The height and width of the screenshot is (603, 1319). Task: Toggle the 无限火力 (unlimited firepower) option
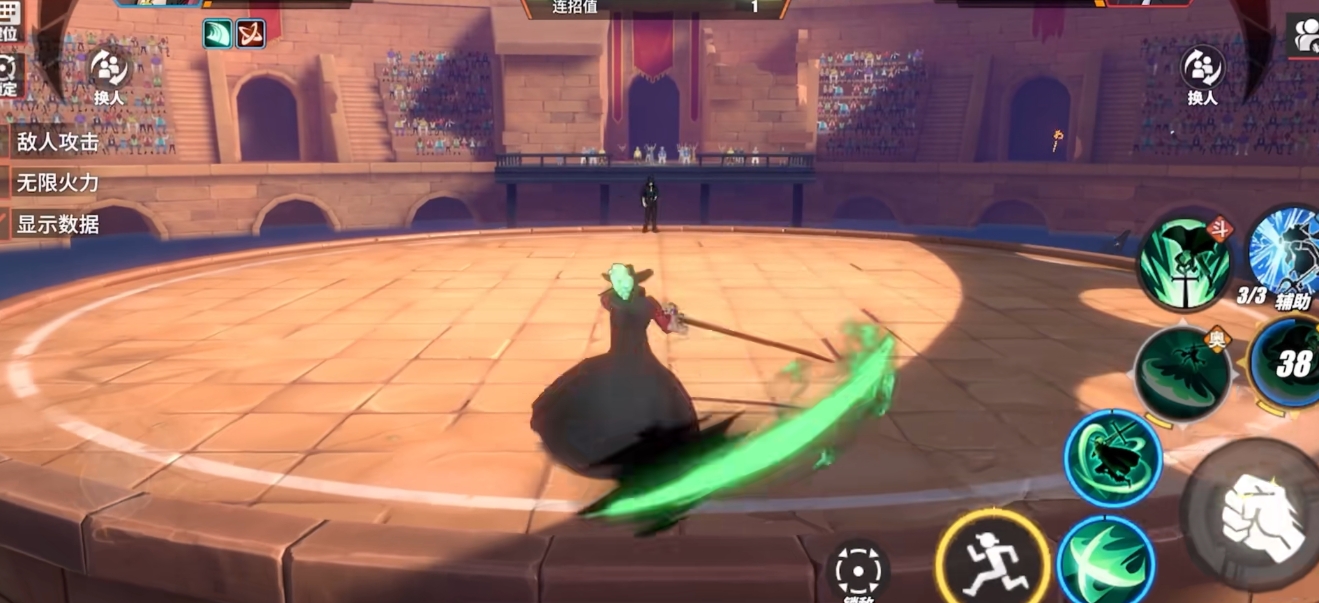pos(58,183)
